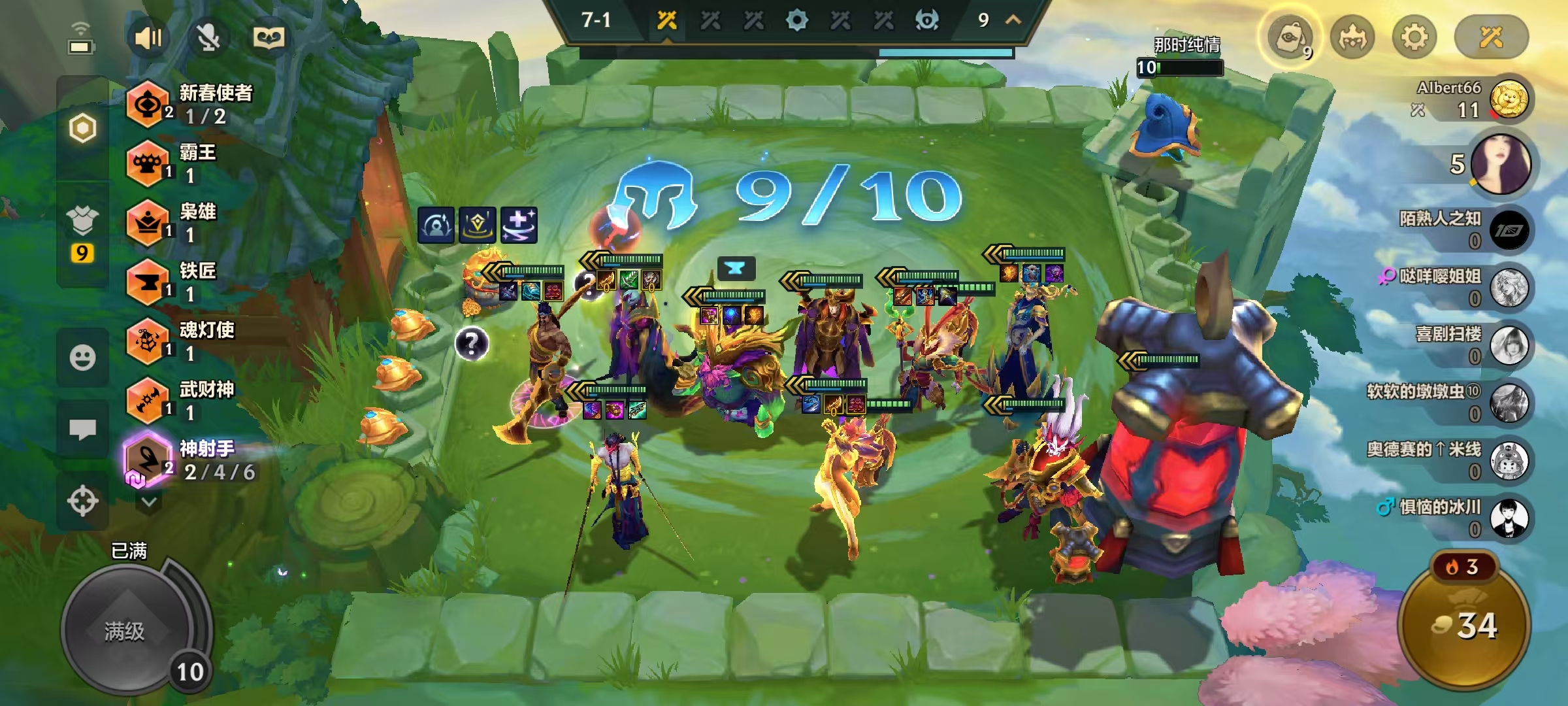The image size is (1568, 706).
Task: Open the chat bubble button
Action: point(82,429)
